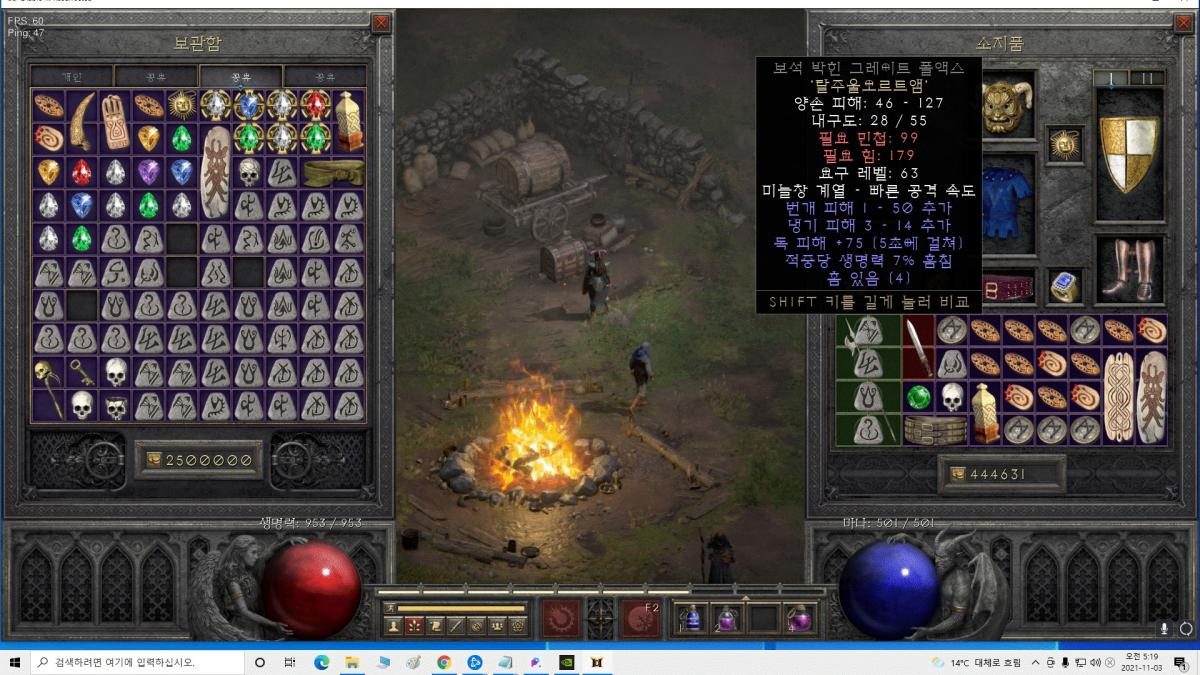Image resolution: width=1200 pixels, height=675 pixels.
Task: Switch to the 개인 personal stash tab
Action: click(x=71, y=77)
